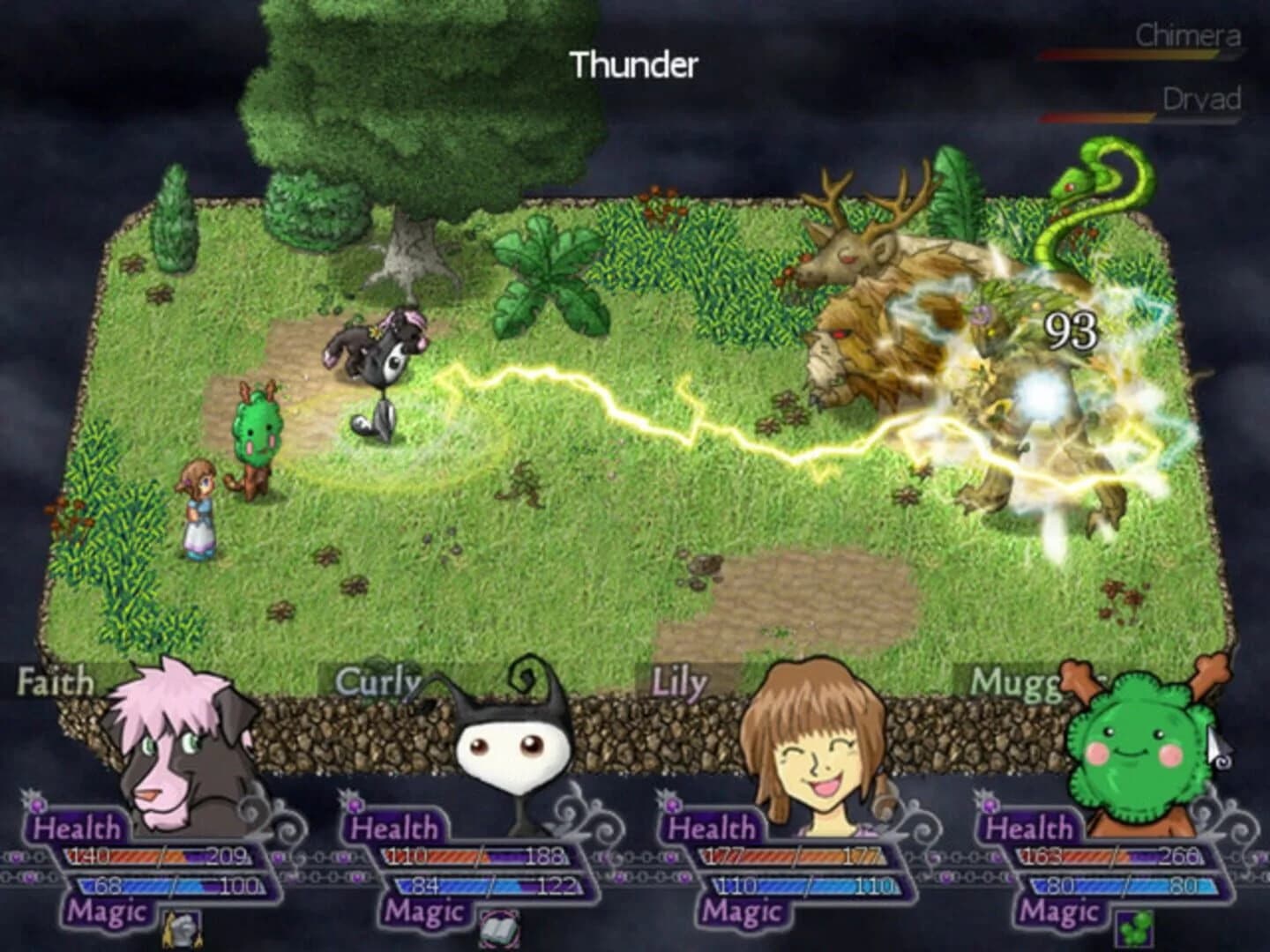Click the Thunder spell title text
This screenshot has width=1270, height=952.
tap(633, 63)
